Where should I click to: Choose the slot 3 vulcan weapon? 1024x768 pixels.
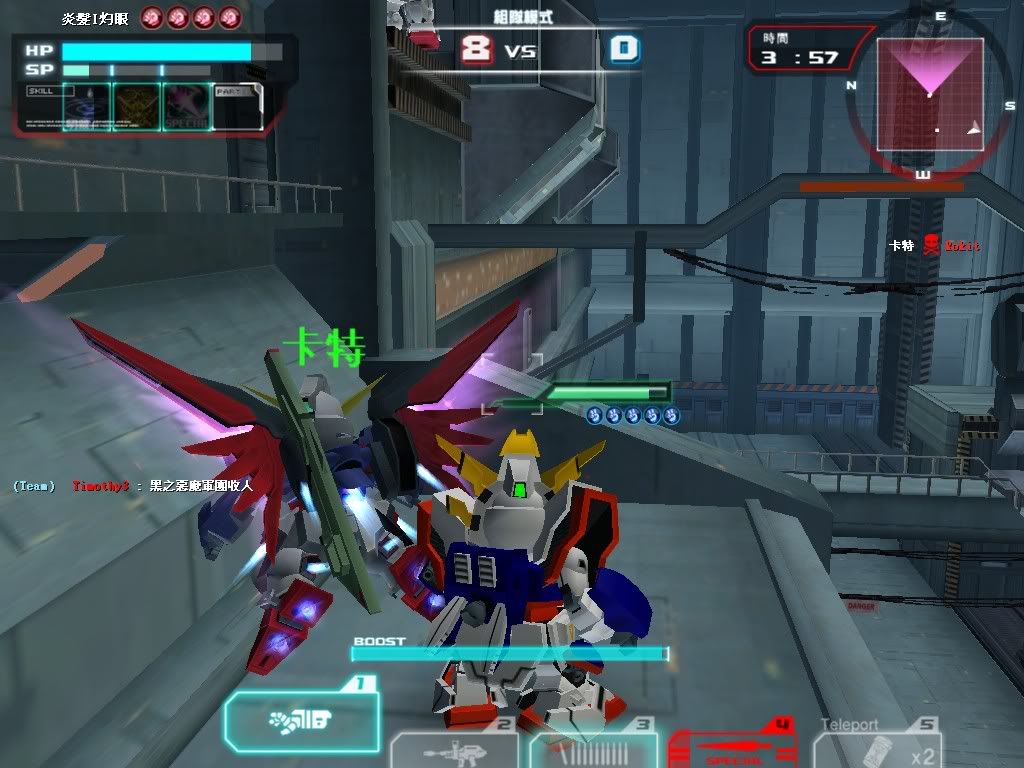click(x=593, y=750)
